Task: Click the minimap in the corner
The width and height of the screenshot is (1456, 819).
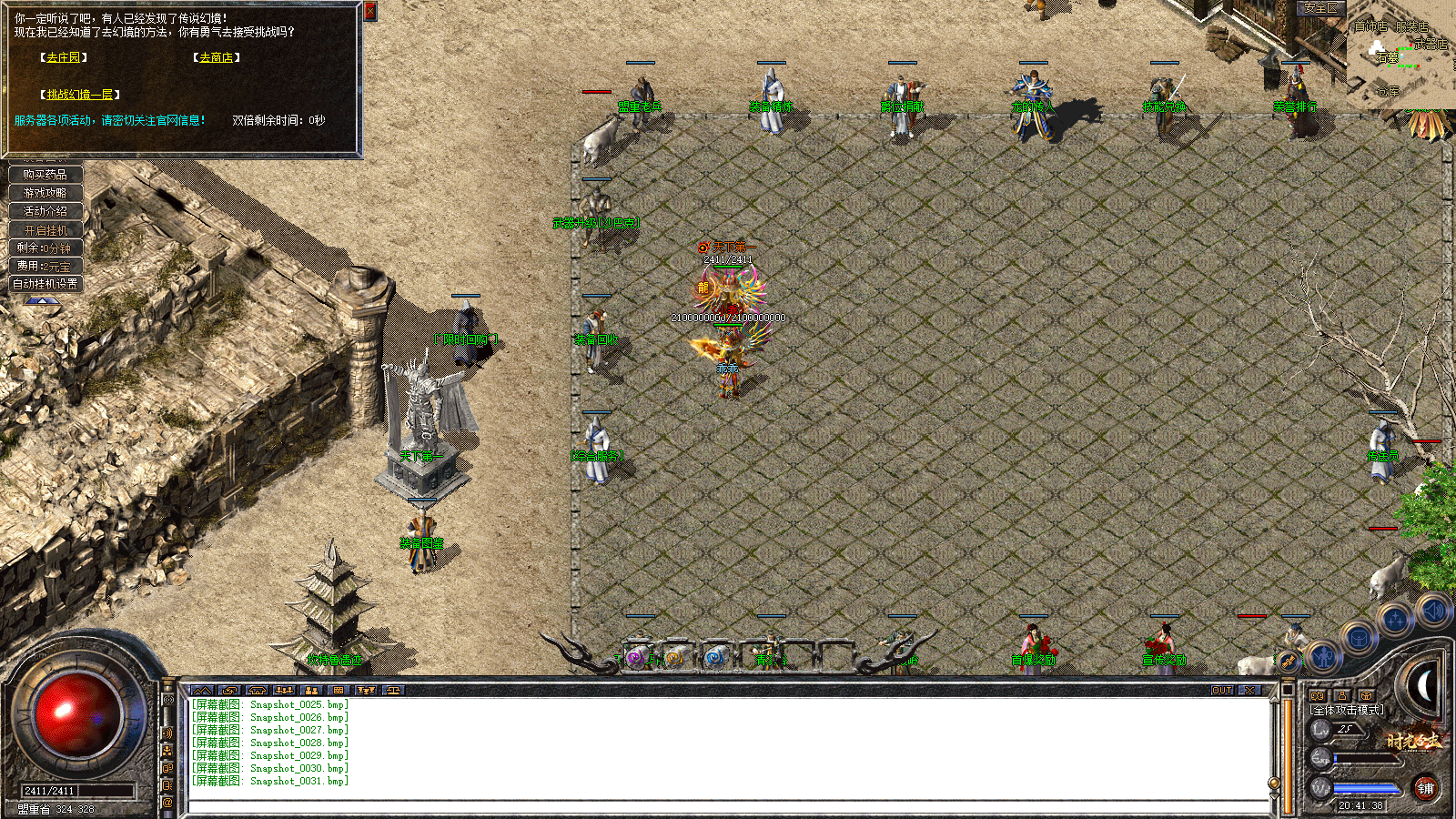Action: (1400, 53)
